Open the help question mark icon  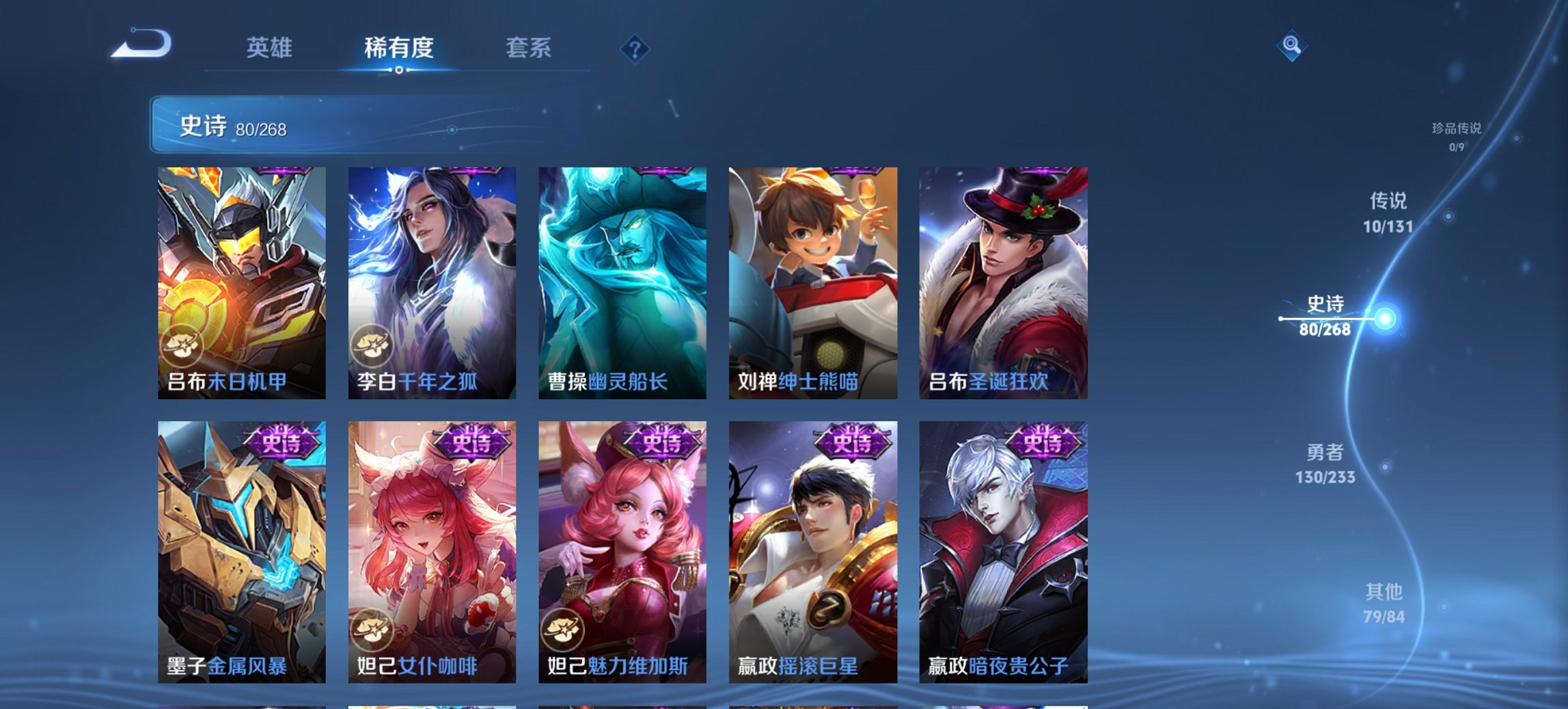(635, 49)
